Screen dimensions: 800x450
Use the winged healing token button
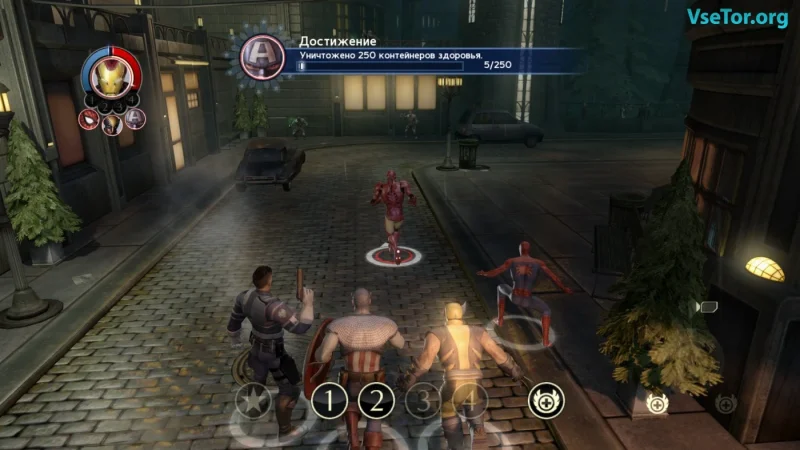(543, 400)
